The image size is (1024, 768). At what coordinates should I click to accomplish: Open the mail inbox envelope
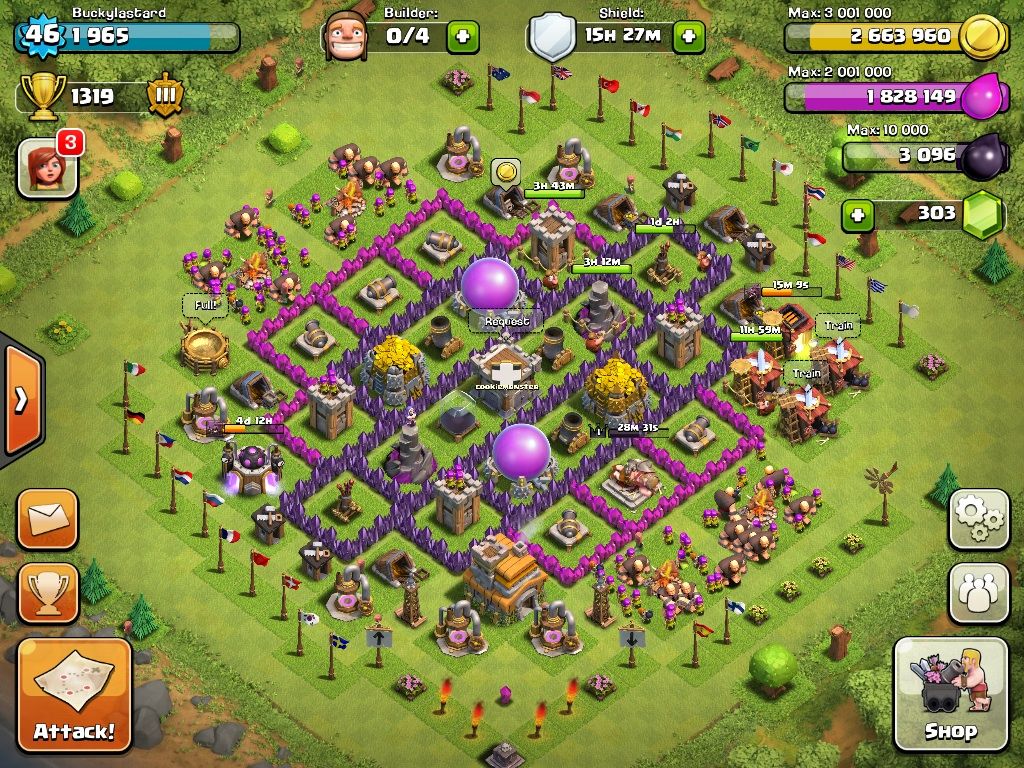point(47,519)
